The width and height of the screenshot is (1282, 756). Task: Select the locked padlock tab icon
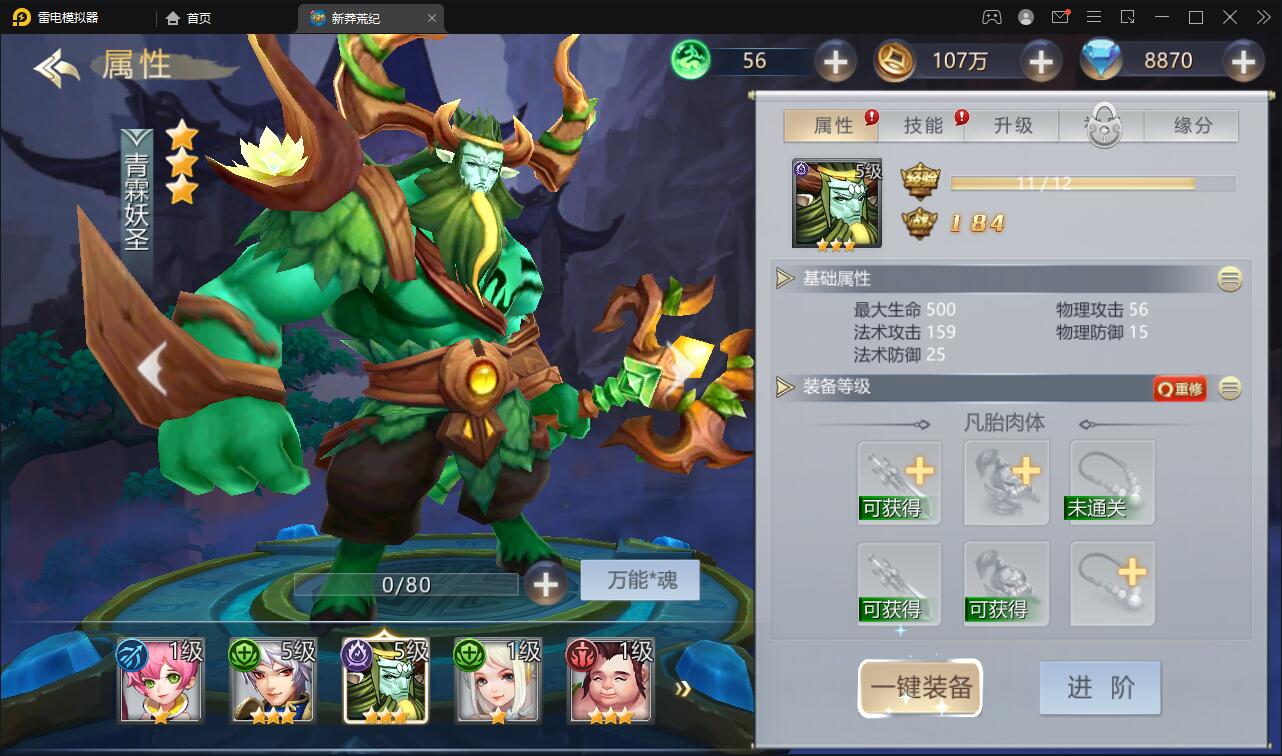1101,126
